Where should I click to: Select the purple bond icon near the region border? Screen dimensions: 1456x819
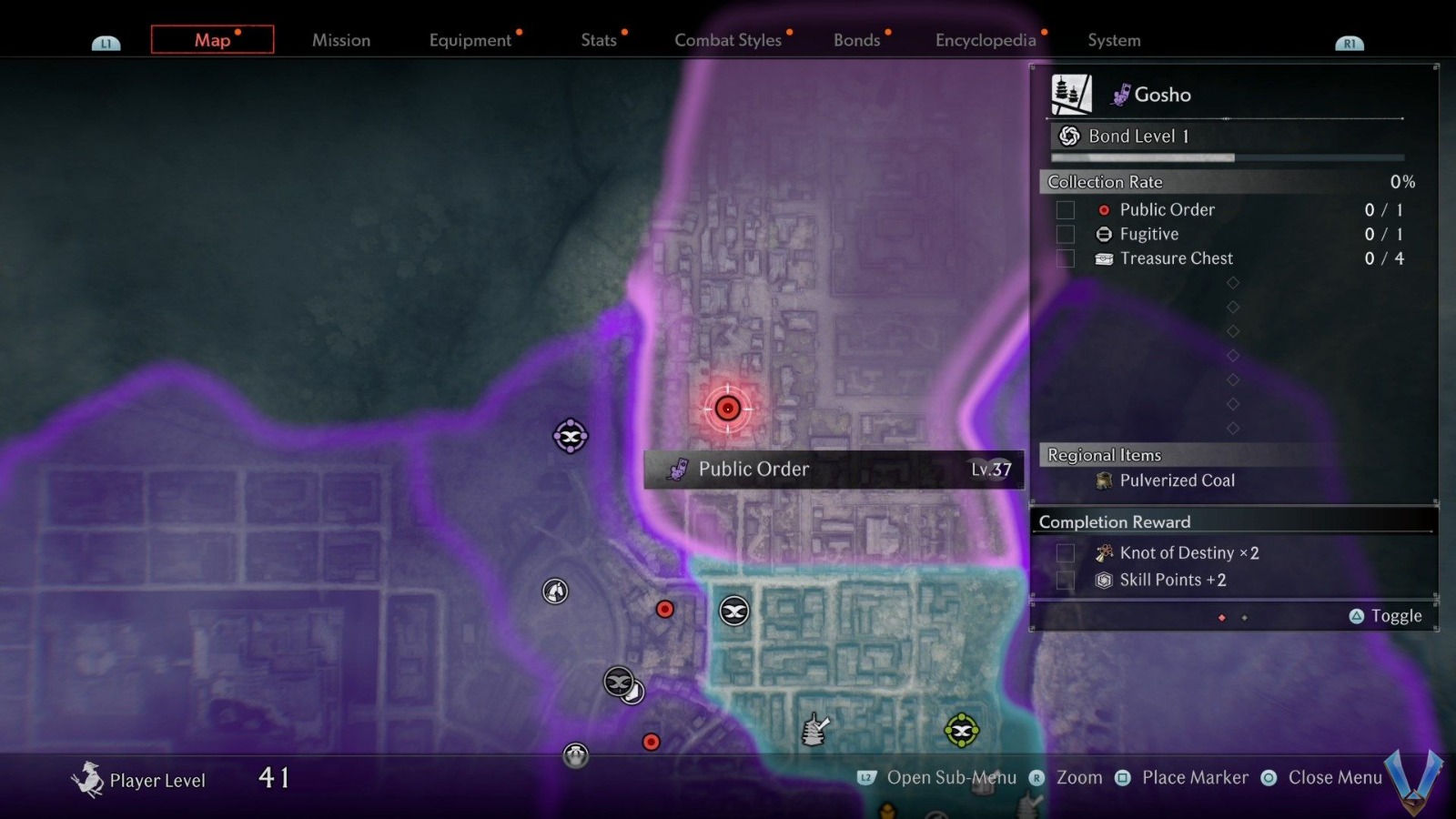coord(570,436)
